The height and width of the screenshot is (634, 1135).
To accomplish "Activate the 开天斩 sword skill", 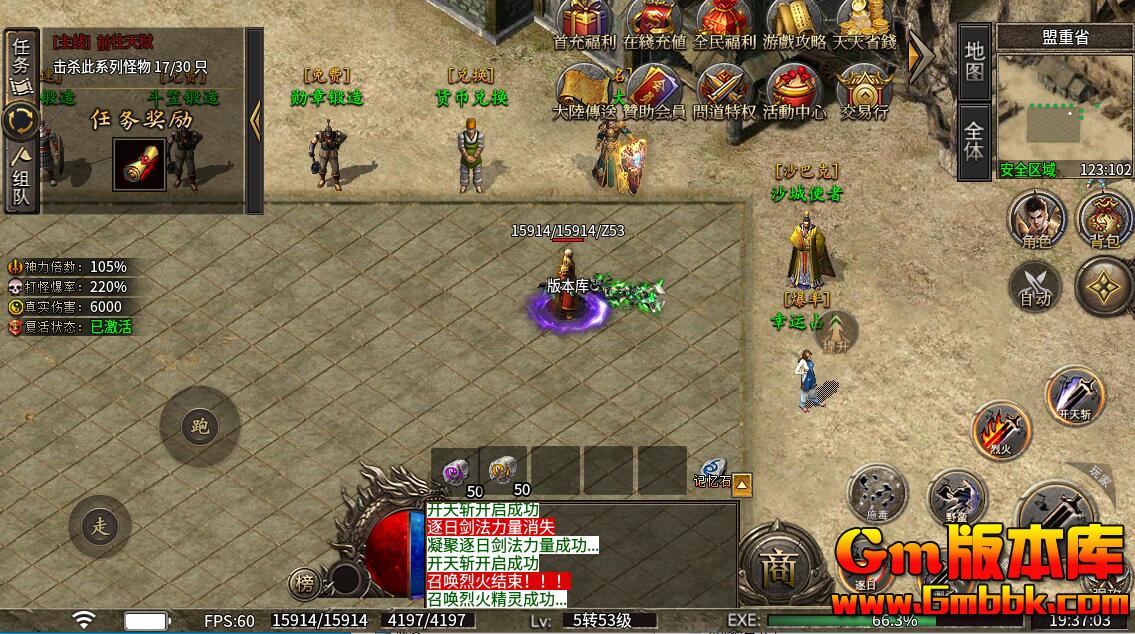I will point(1076,395).
